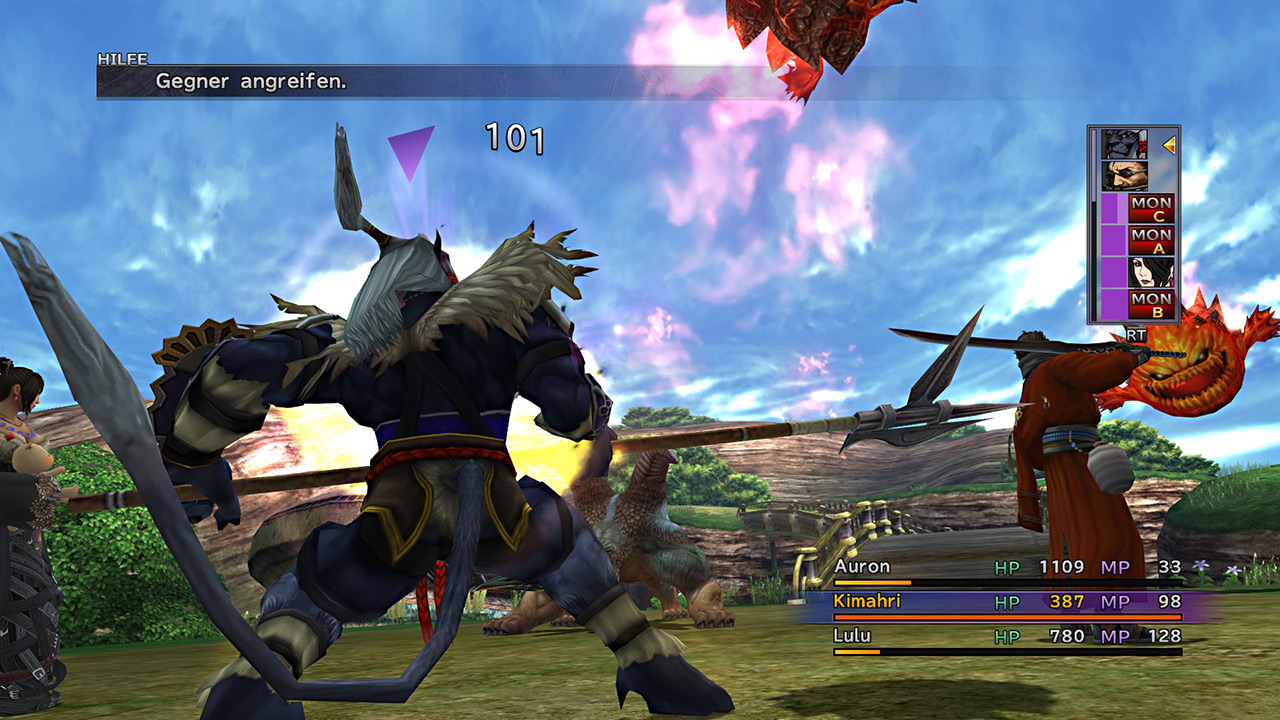This screenshot has width=1280, height=720.
Task: Choose the MON C turn order entry
Action: [x=1150, y=209]
